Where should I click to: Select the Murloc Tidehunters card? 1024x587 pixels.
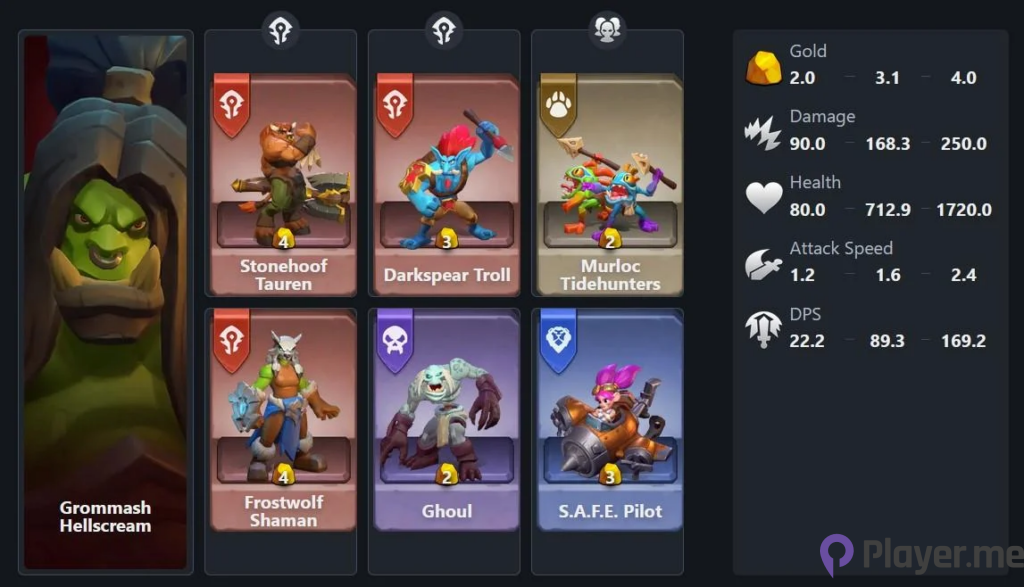pyautogui.click(x=610, y=185)
